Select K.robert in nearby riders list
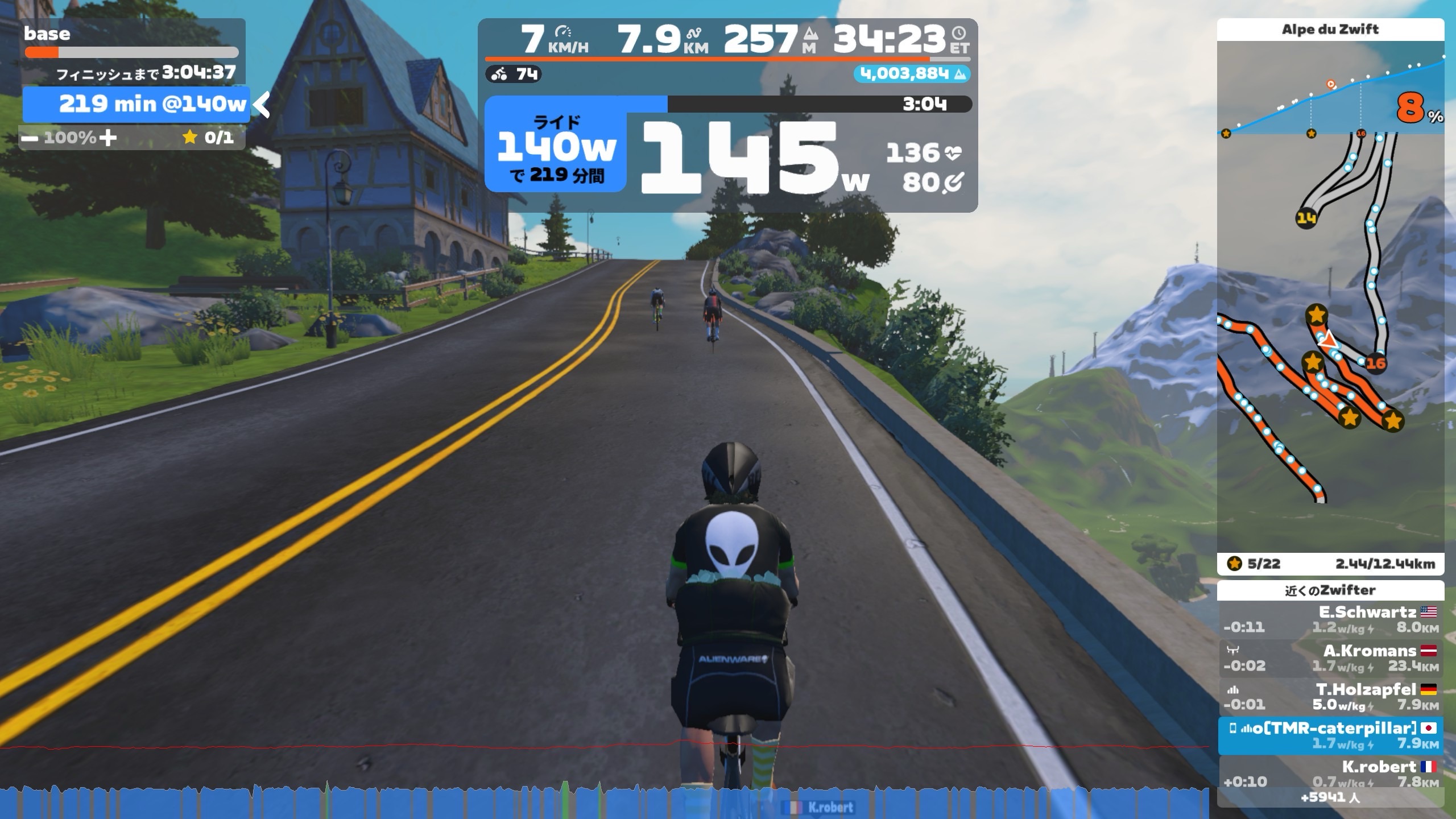 tap(1330, 773)
